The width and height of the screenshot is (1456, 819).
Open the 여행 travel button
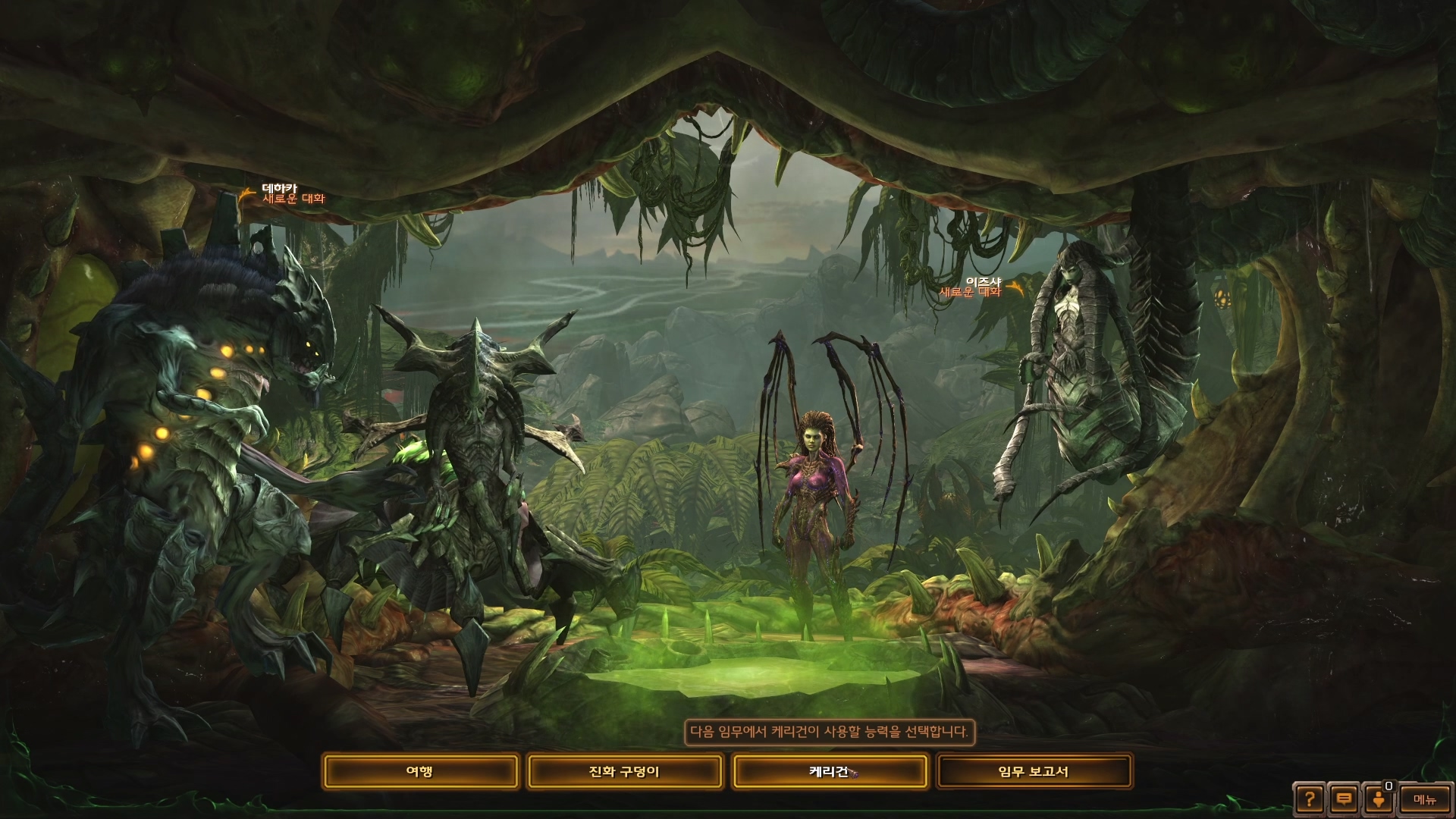(420, 772)
